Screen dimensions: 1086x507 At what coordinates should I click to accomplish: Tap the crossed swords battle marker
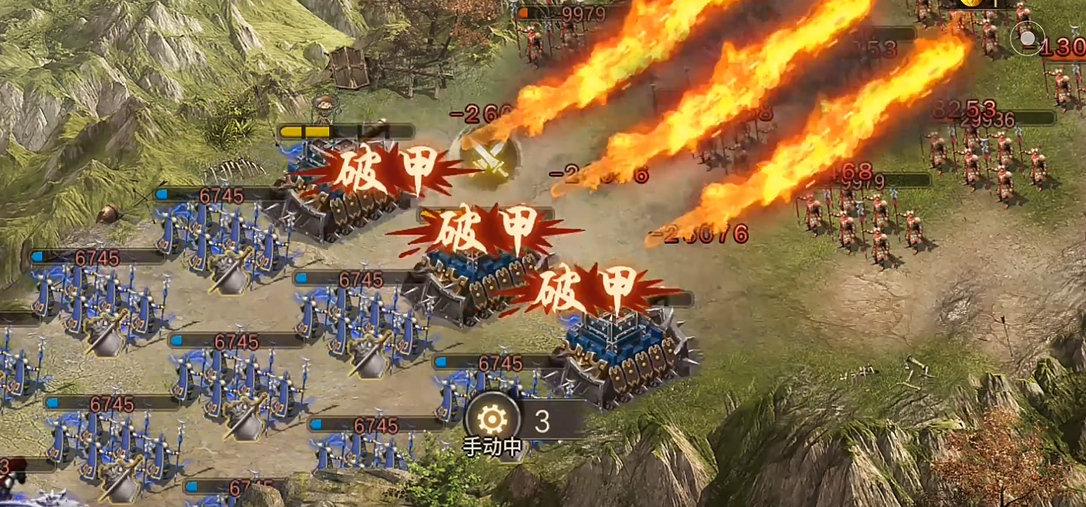click(486, 154)
